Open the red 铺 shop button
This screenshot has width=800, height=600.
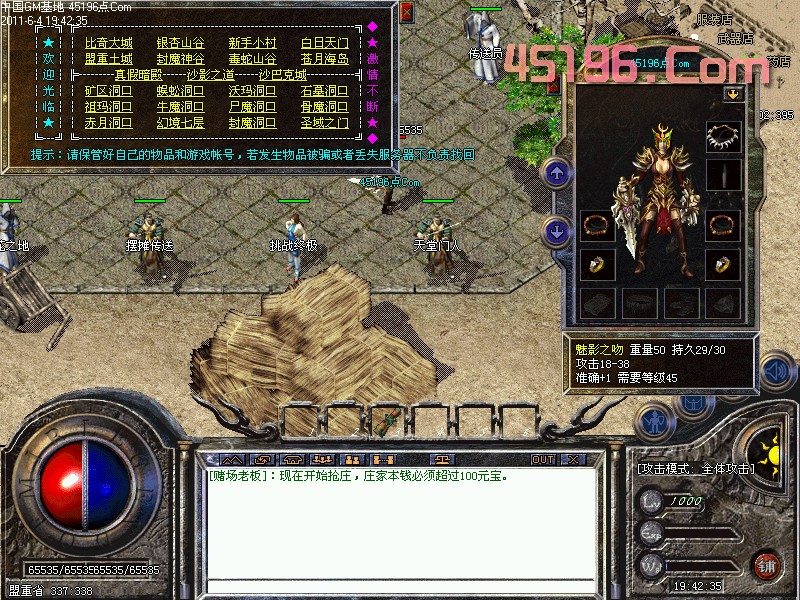coord(767,565)
